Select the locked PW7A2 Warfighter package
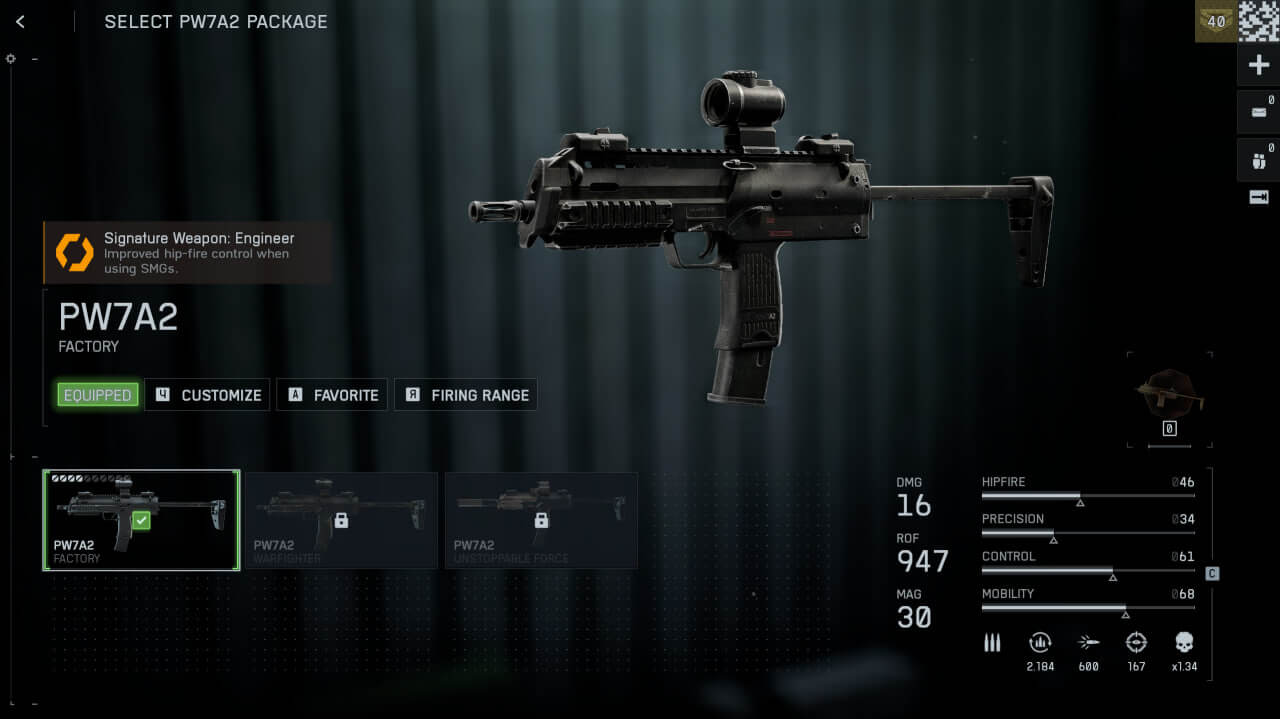Screen dimensions: 1280x719 pos(341,520)
